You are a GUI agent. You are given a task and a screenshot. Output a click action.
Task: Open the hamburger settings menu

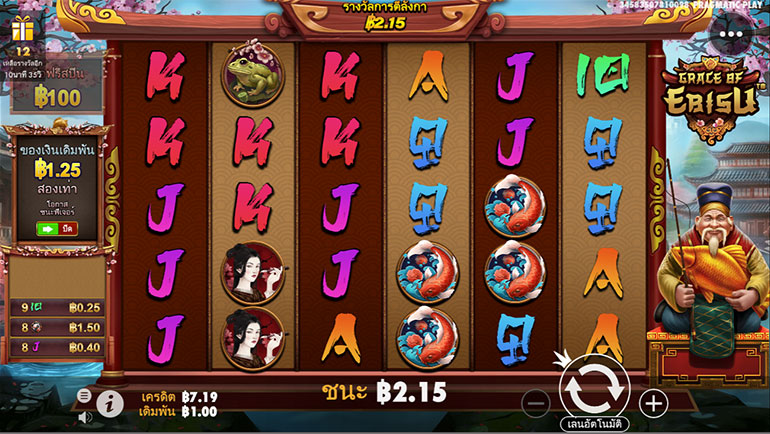(x=84, y=396)
